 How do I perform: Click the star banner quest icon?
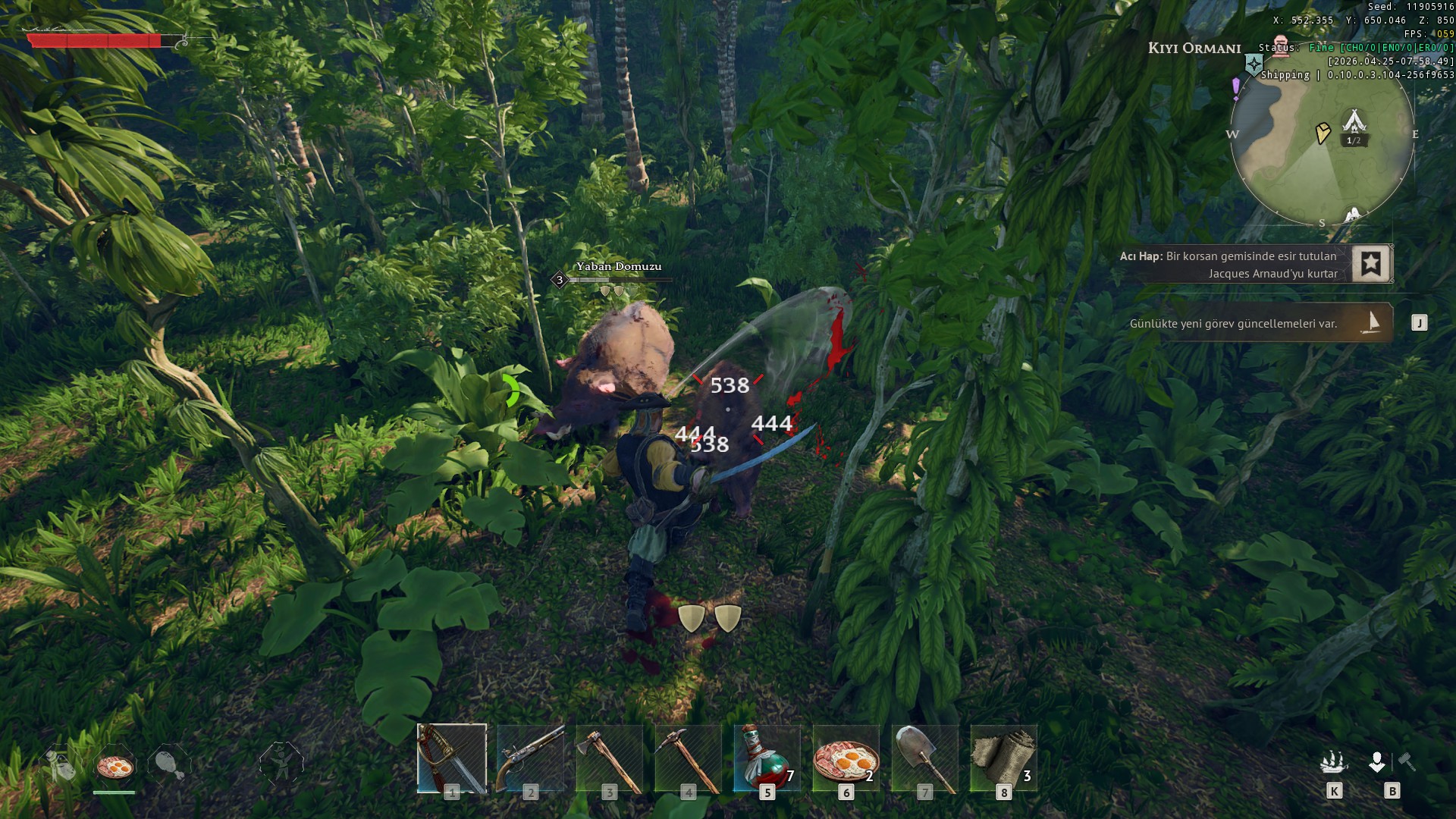1370,264
